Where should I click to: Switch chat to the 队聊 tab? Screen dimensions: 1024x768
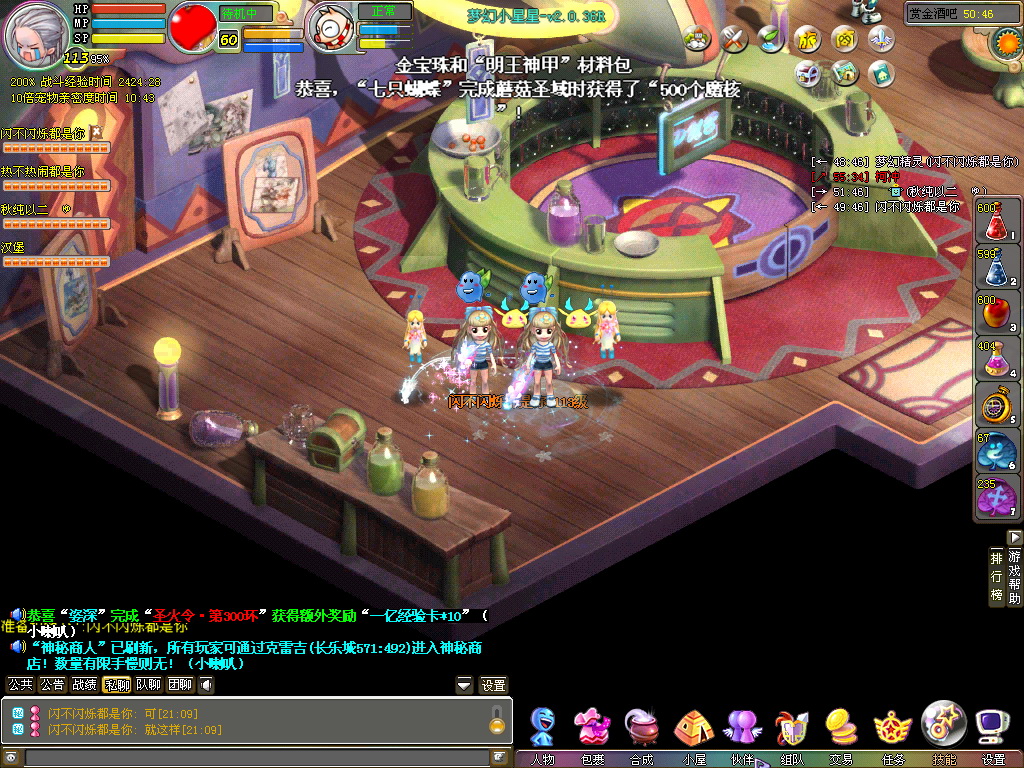coord(148,685)
